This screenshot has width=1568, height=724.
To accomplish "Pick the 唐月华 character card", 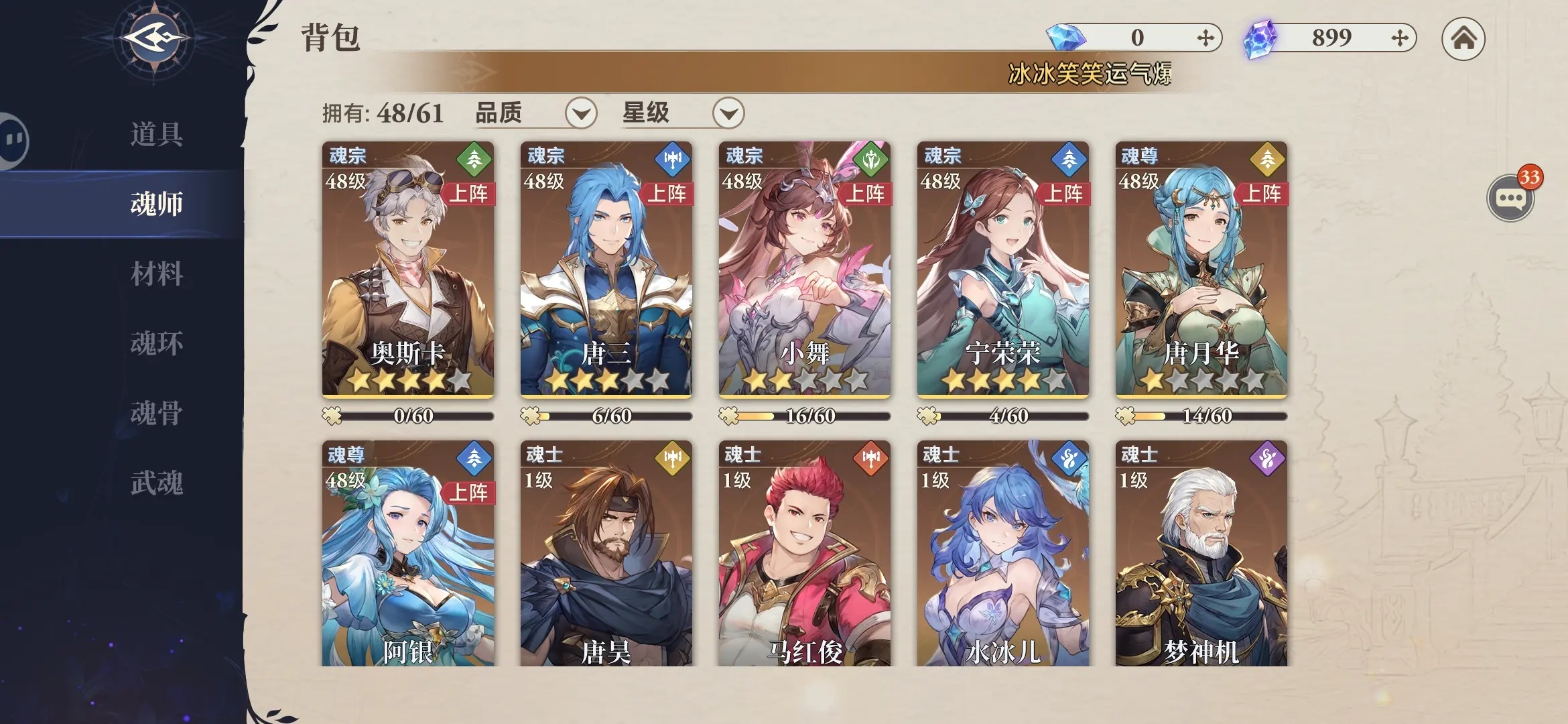I will coord(1201,269).
